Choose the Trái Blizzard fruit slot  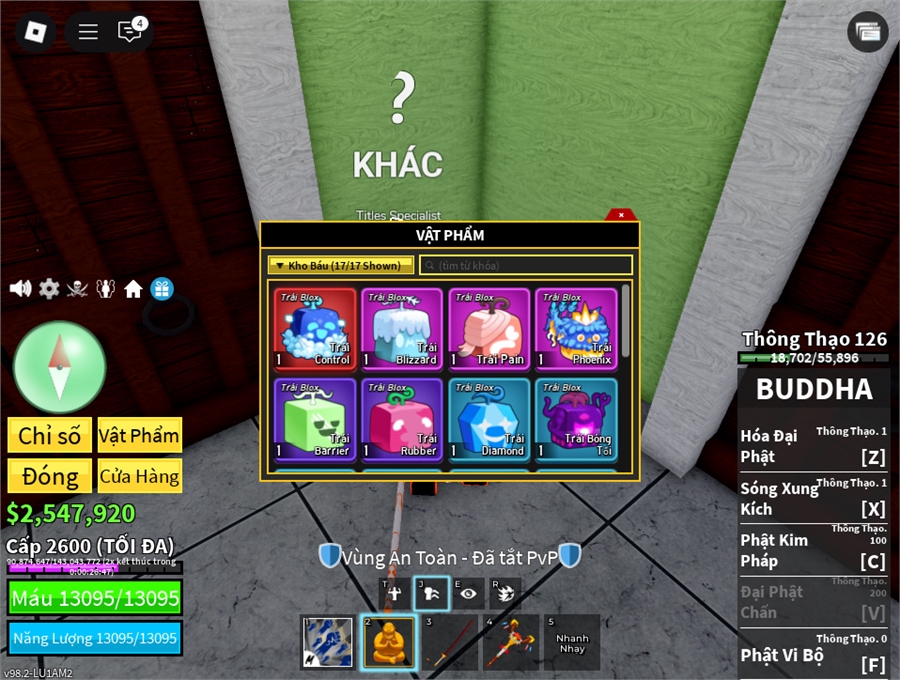402,328
